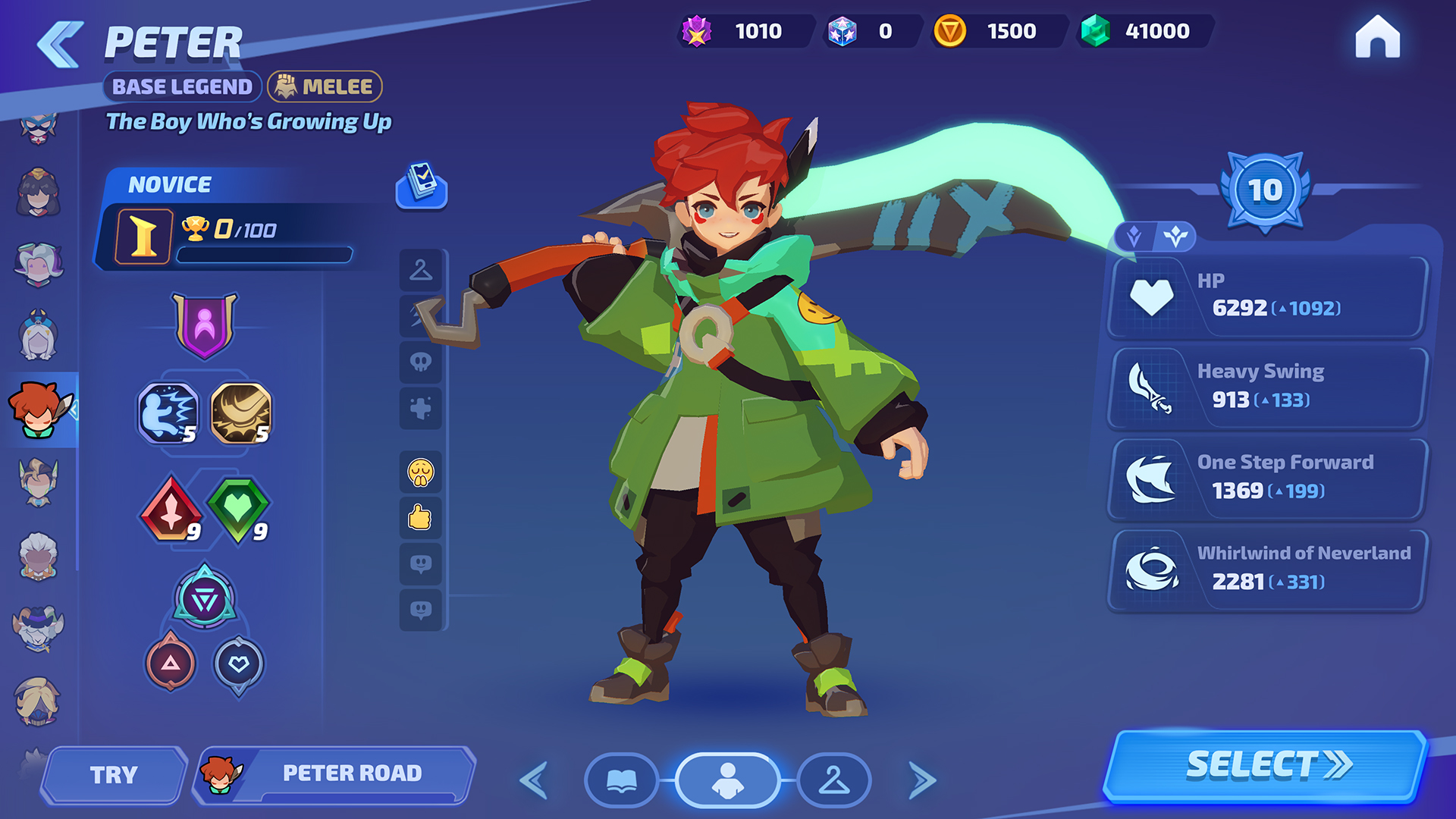Select the pleading face emote
The height and width of the screenshot is (819, 1456).
[421, 470]
